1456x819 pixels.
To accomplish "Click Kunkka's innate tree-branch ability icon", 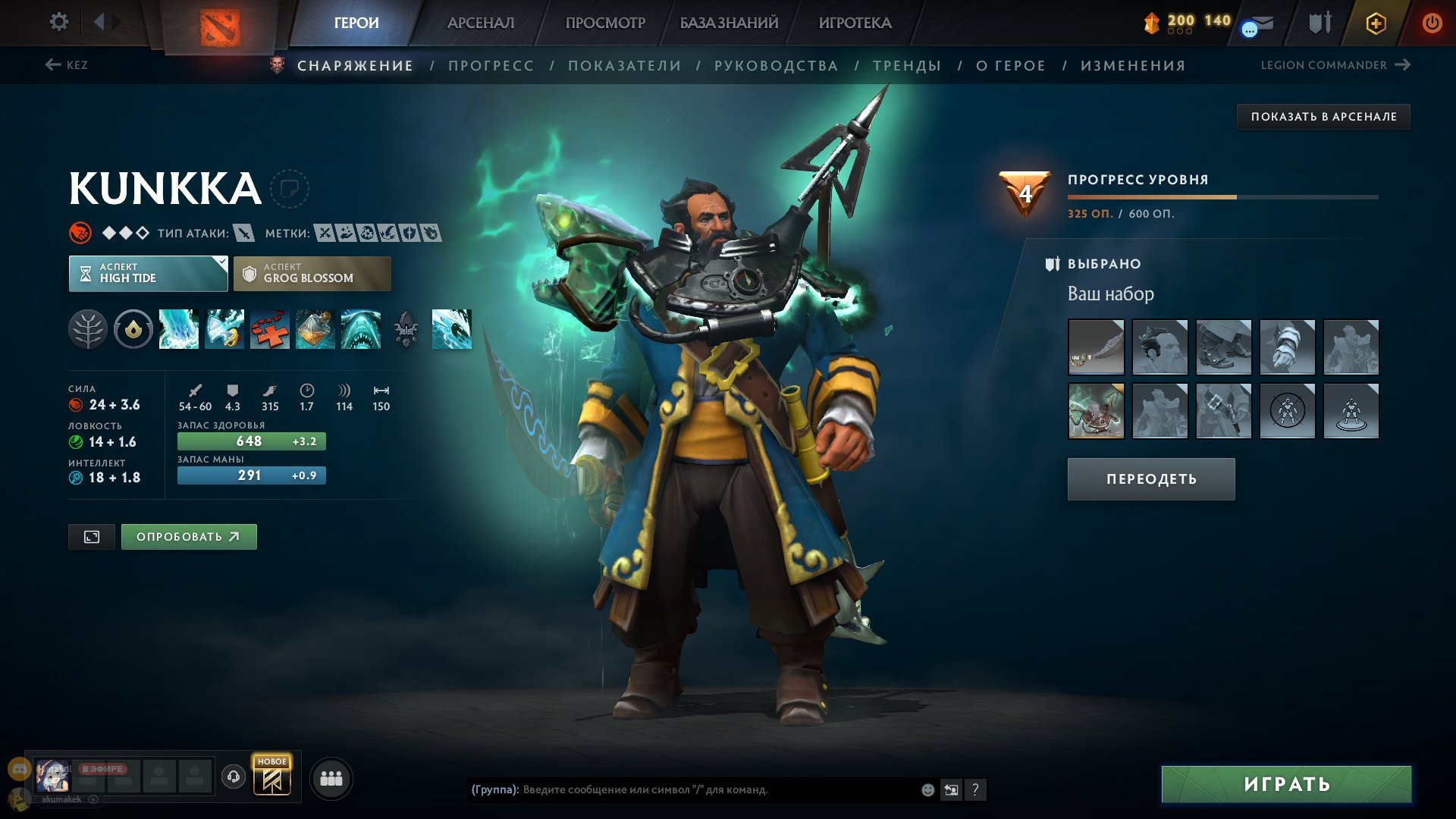I will click(89, 329).
